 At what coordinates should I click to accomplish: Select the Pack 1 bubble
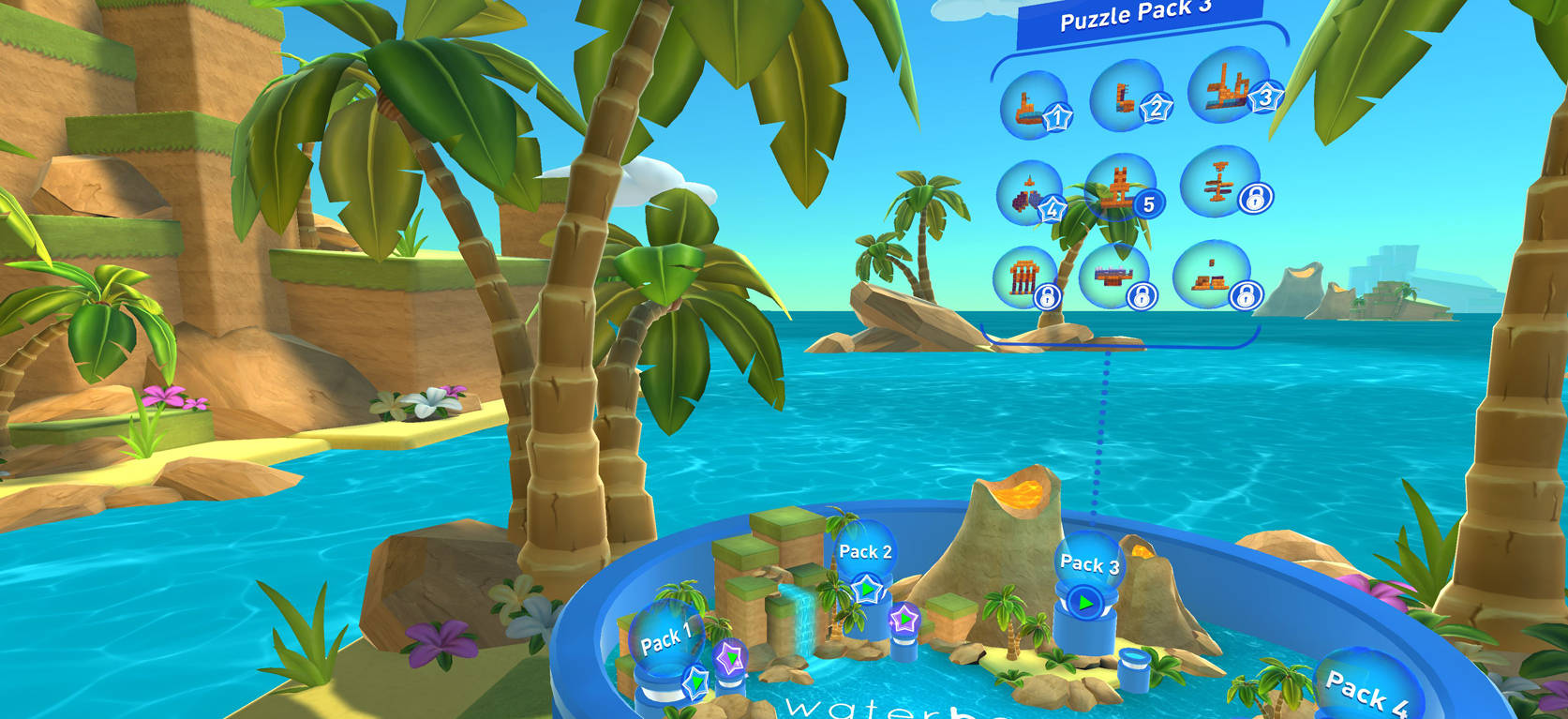(x=666, y=641)
